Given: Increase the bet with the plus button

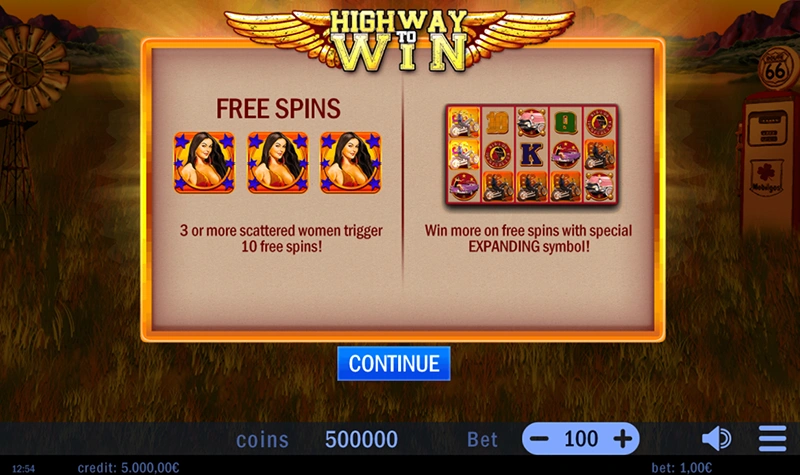Looking at the screenshot, I should tap(622, 439).
